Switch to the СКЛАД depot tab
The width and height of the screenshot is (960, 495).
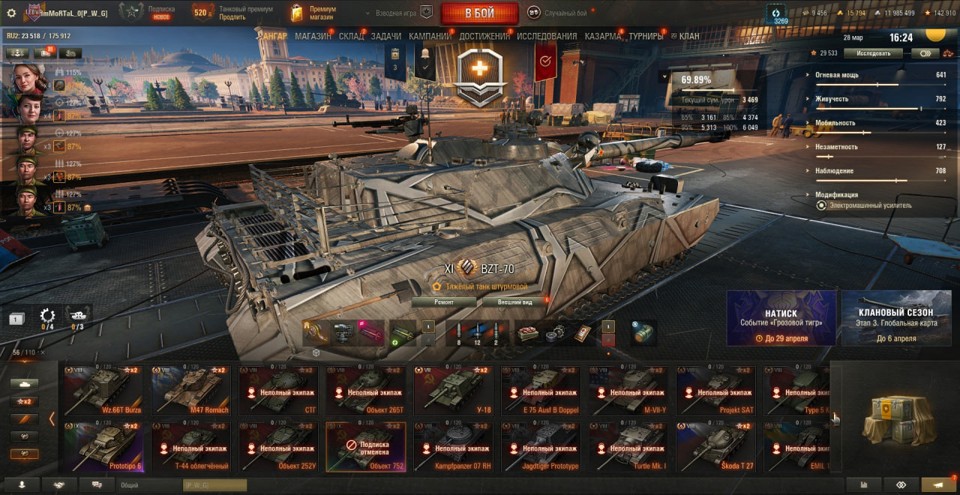(x=351, y=36)
